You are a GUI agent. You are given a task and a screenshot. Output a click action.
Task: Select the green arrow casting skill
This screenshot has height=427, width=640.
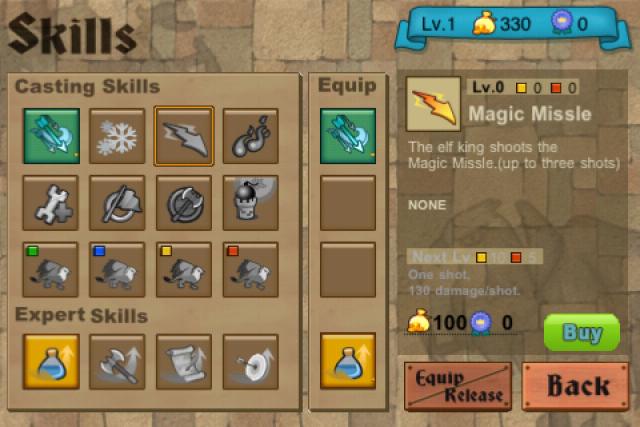point(52,135)
